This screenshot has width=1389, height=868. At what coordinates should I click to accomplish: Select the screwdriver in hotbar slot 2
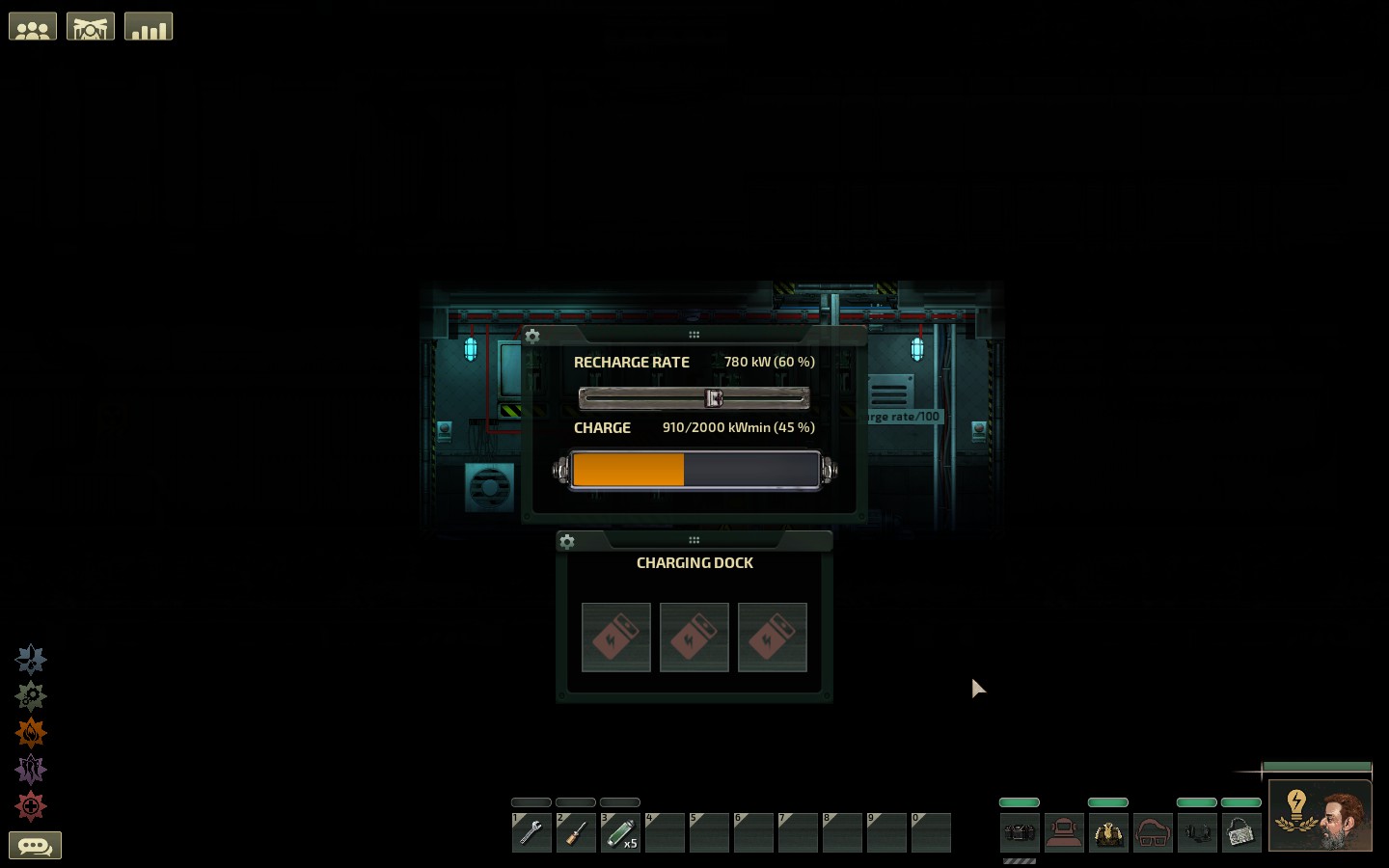point(576,832)
